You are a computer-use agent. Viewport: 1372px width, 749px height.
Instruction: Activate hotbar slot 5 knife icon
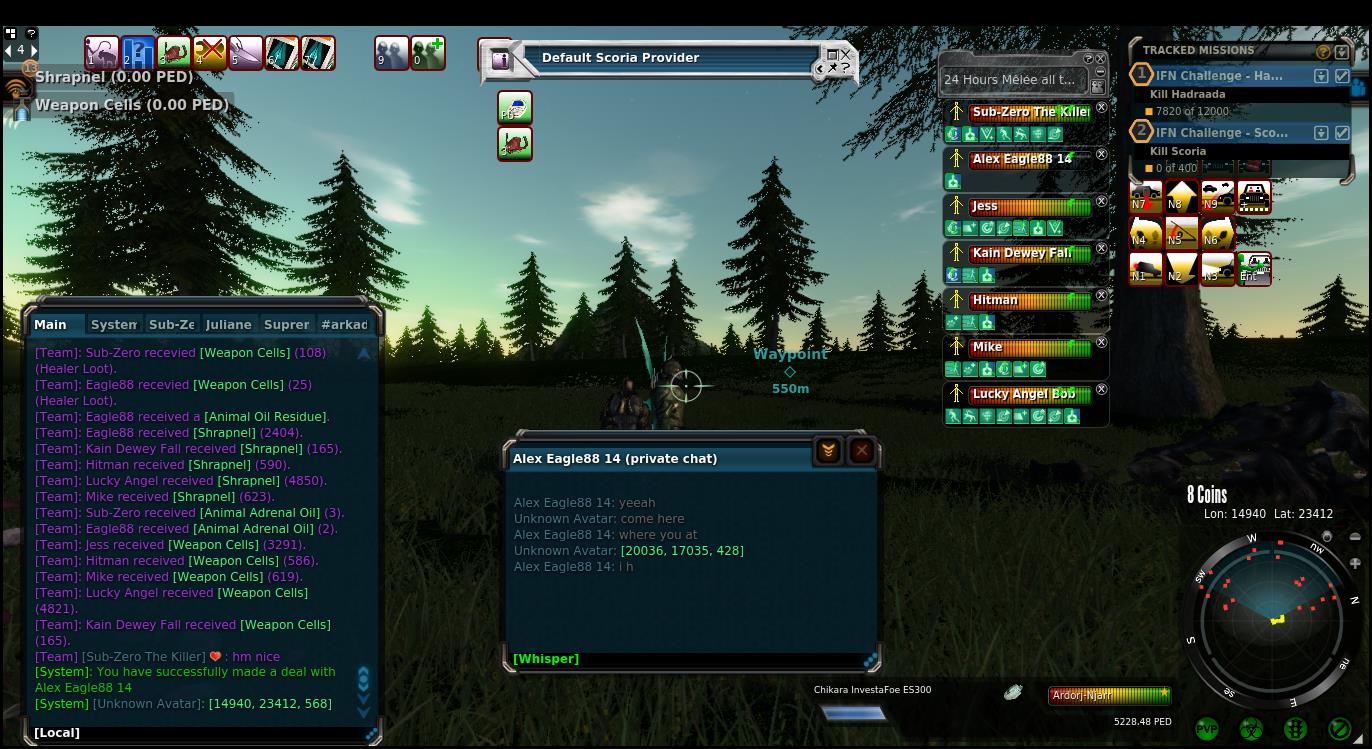pyautogui.click(x=245, y=52)
